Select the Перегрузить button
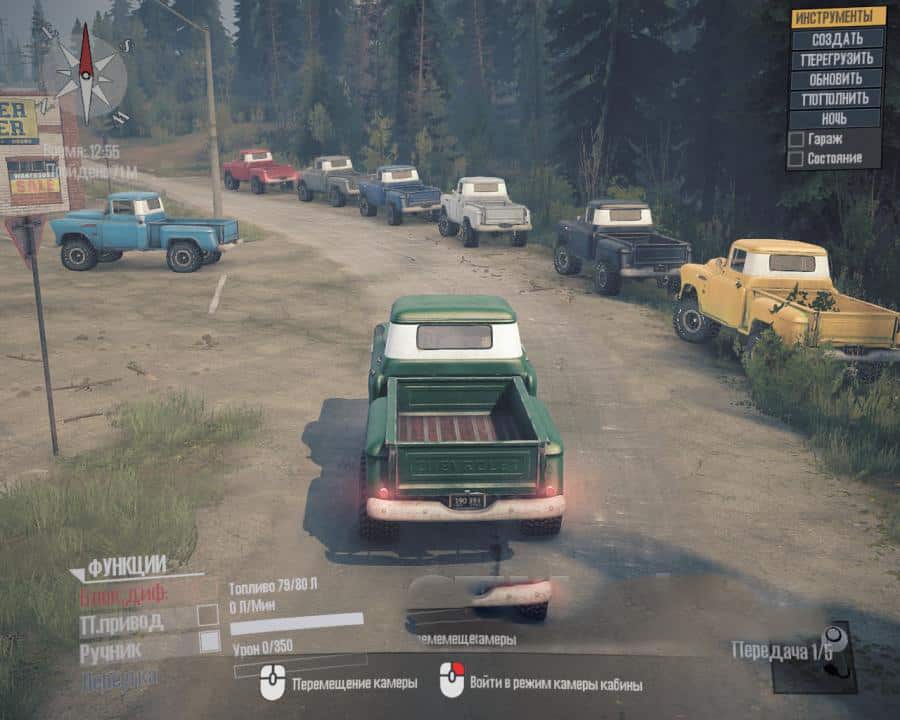The image size is (900, 720). (837, 59)
